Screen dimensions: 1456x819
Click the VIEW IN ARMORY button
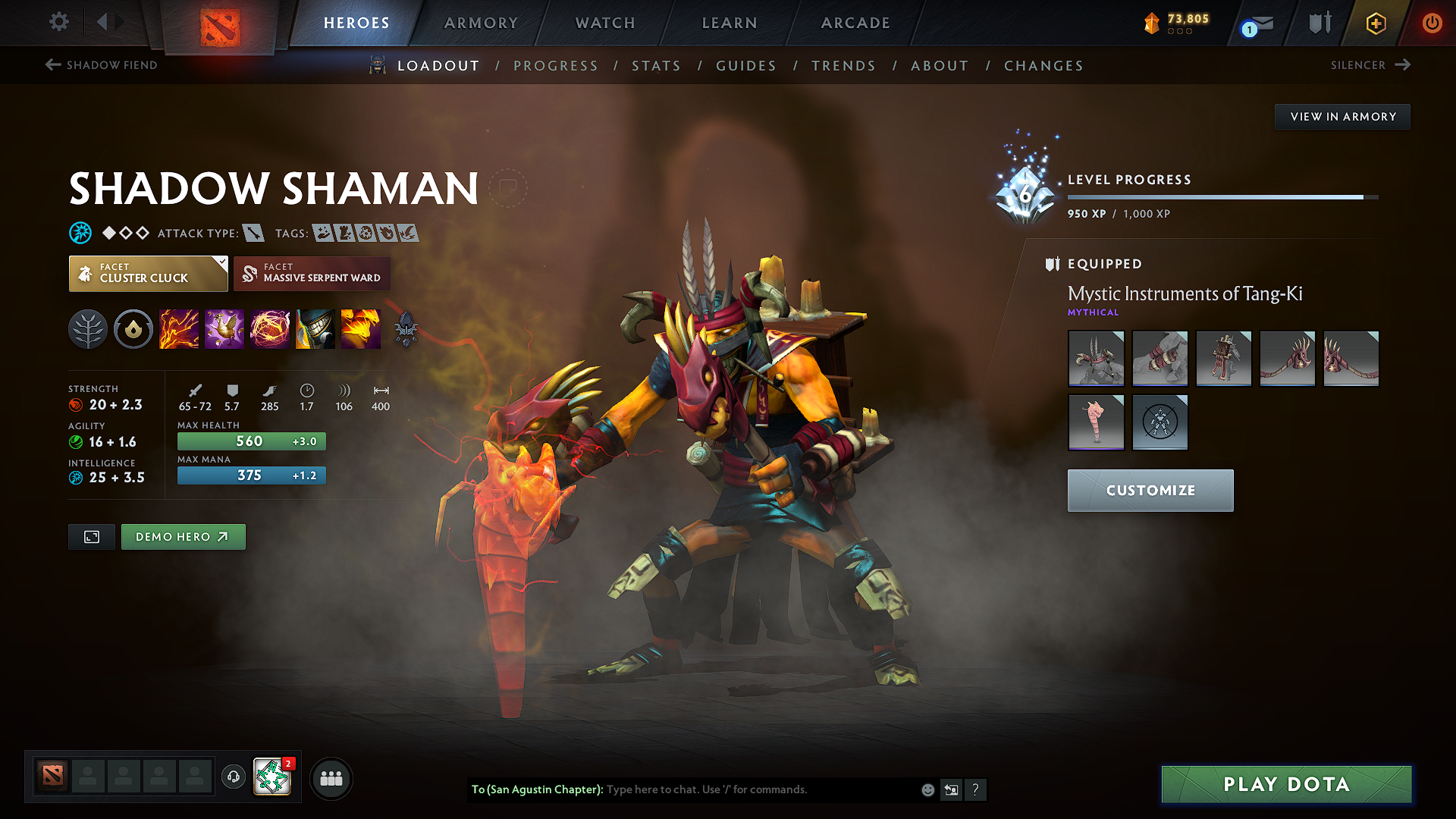[x=1342, y=116]
